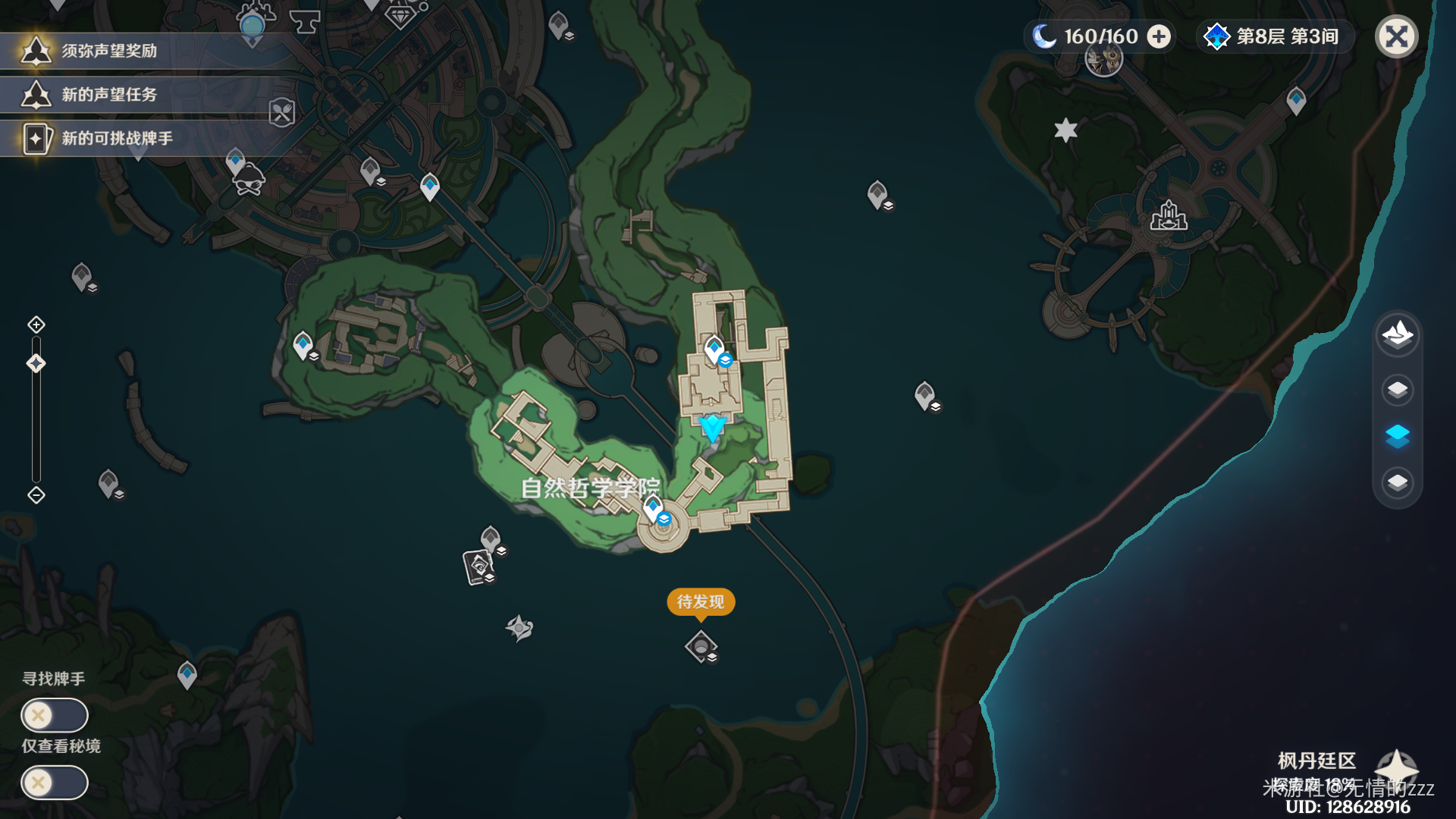Open the new reputation quest notice

[108, 95]
